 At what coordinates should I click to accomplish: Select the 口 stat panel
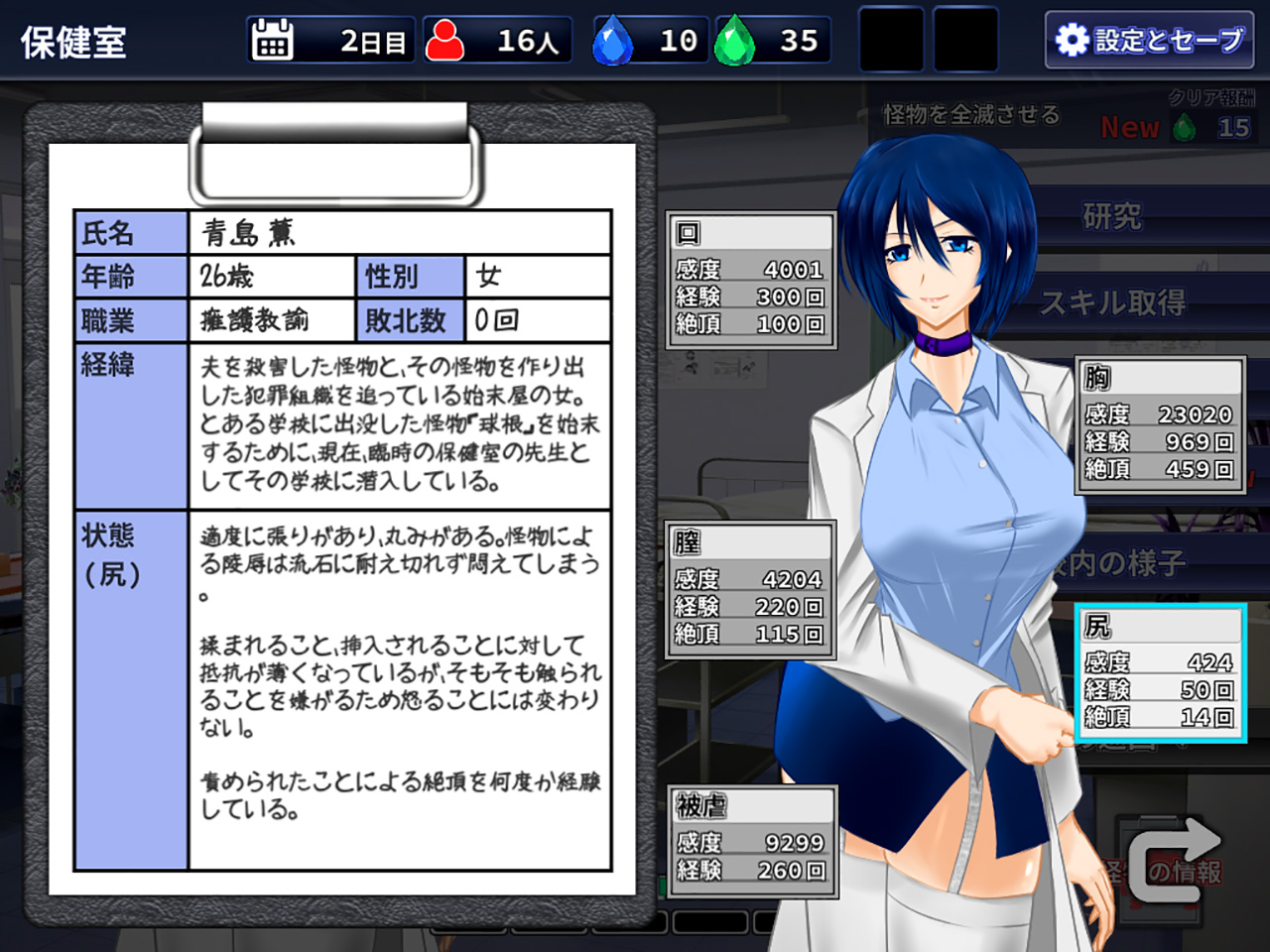[751, 281]
